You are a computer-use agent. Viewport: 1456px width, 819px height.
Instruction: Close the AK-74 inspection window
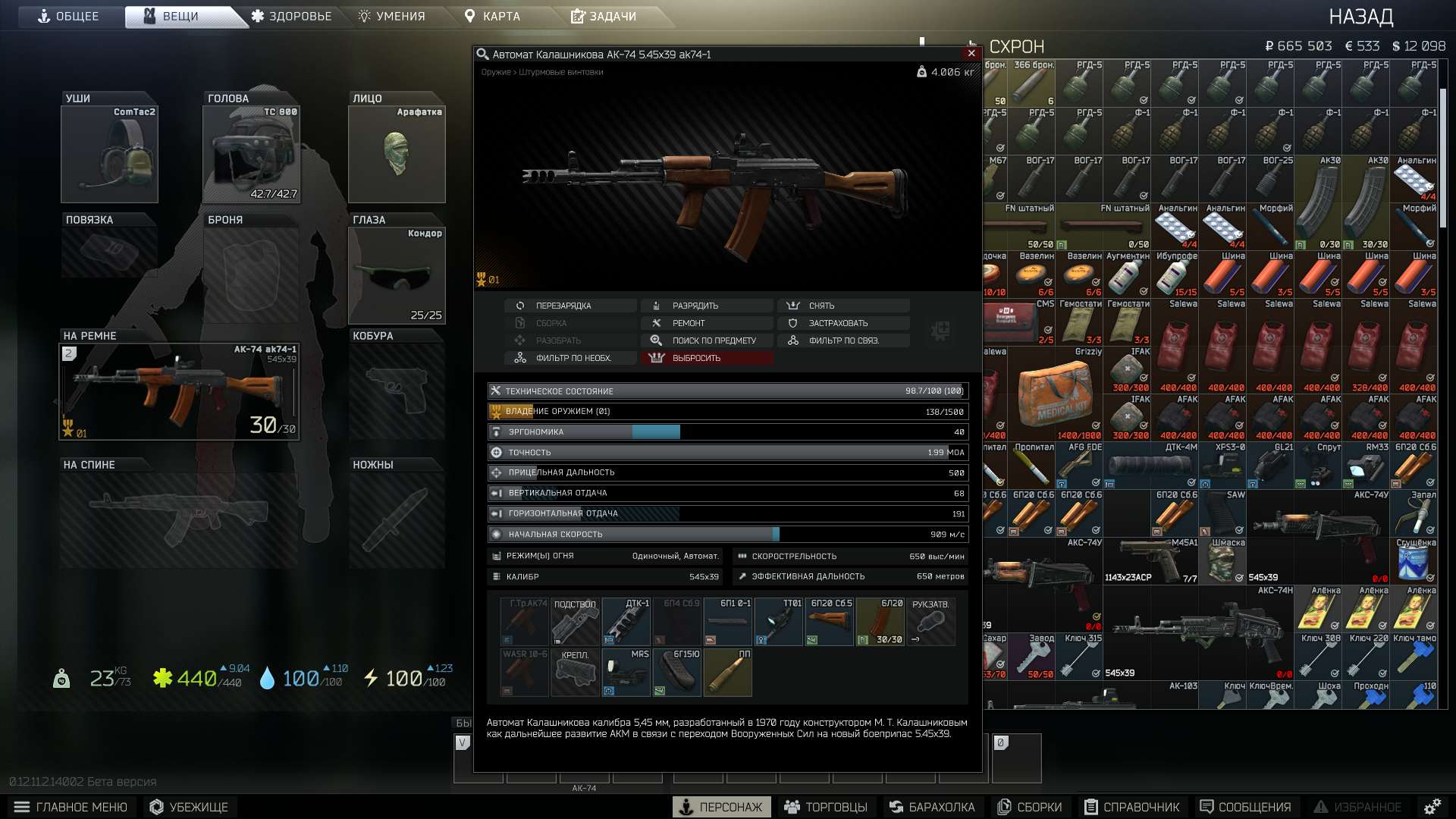tap(971, 53)
